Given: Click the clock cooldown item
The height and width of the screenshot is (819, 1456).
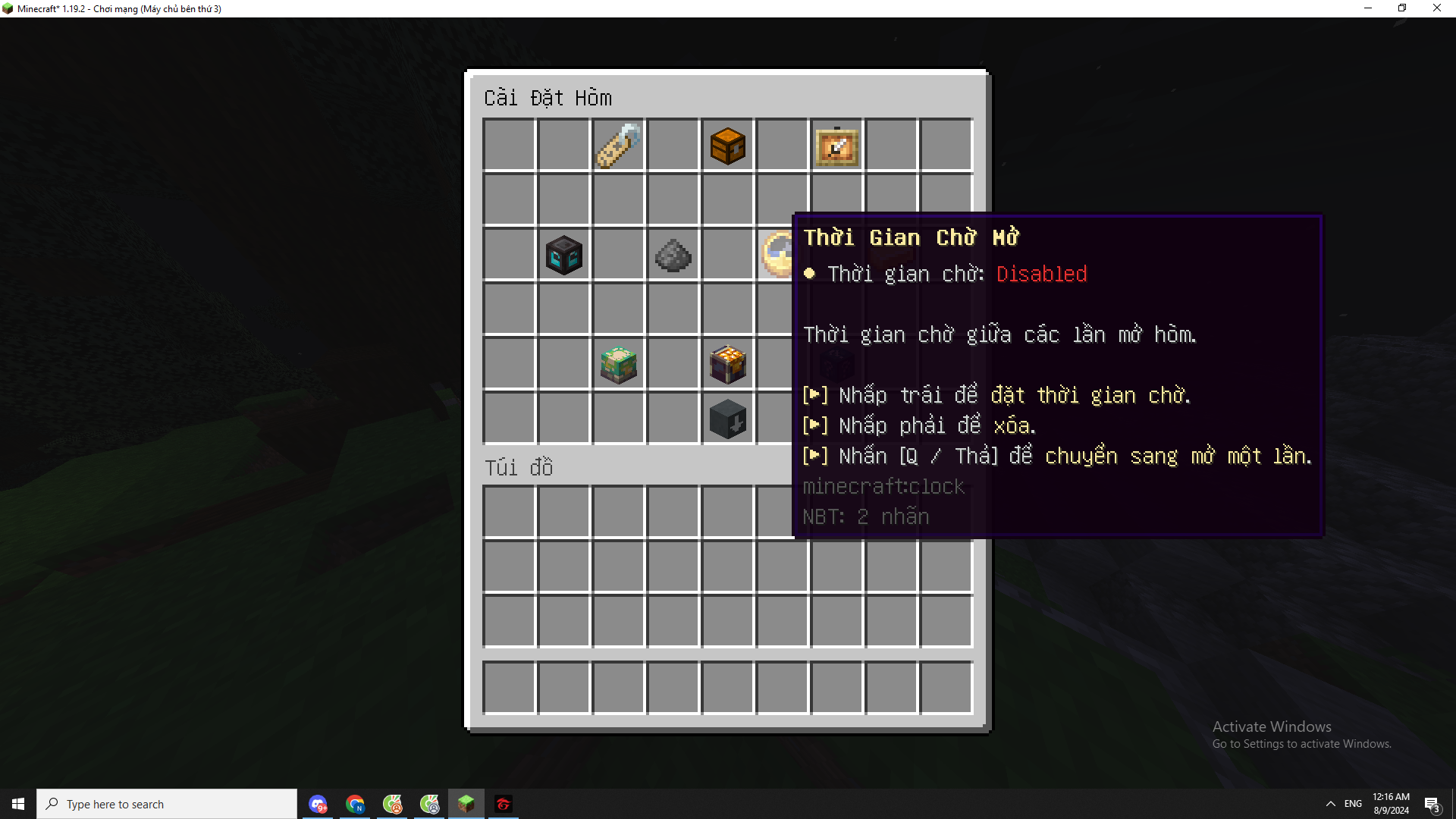Looking at the screenshot, I should (x=777, y=255).
